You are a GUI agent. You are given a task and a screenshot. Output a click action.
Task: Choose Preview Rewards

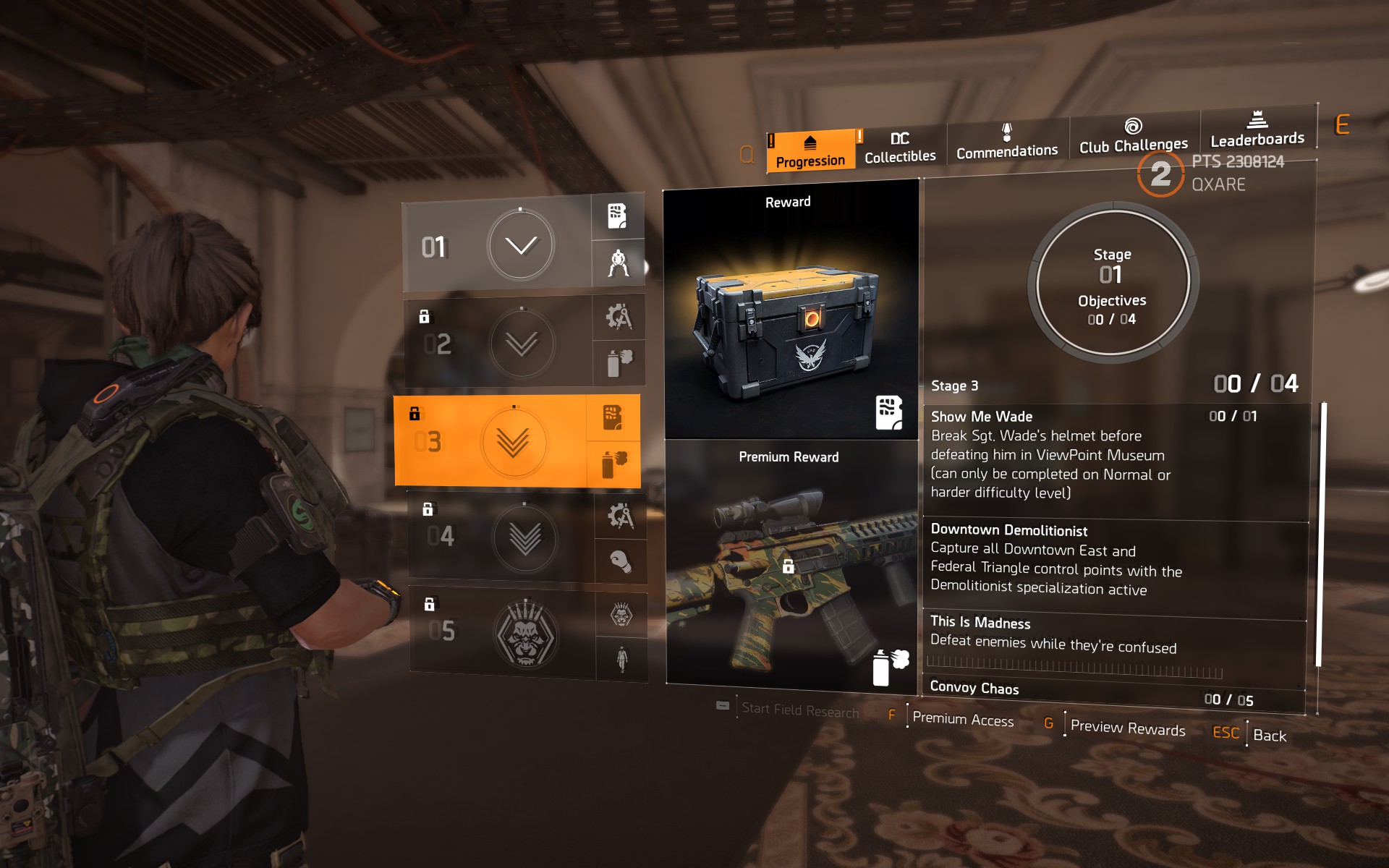point(1127,728)
